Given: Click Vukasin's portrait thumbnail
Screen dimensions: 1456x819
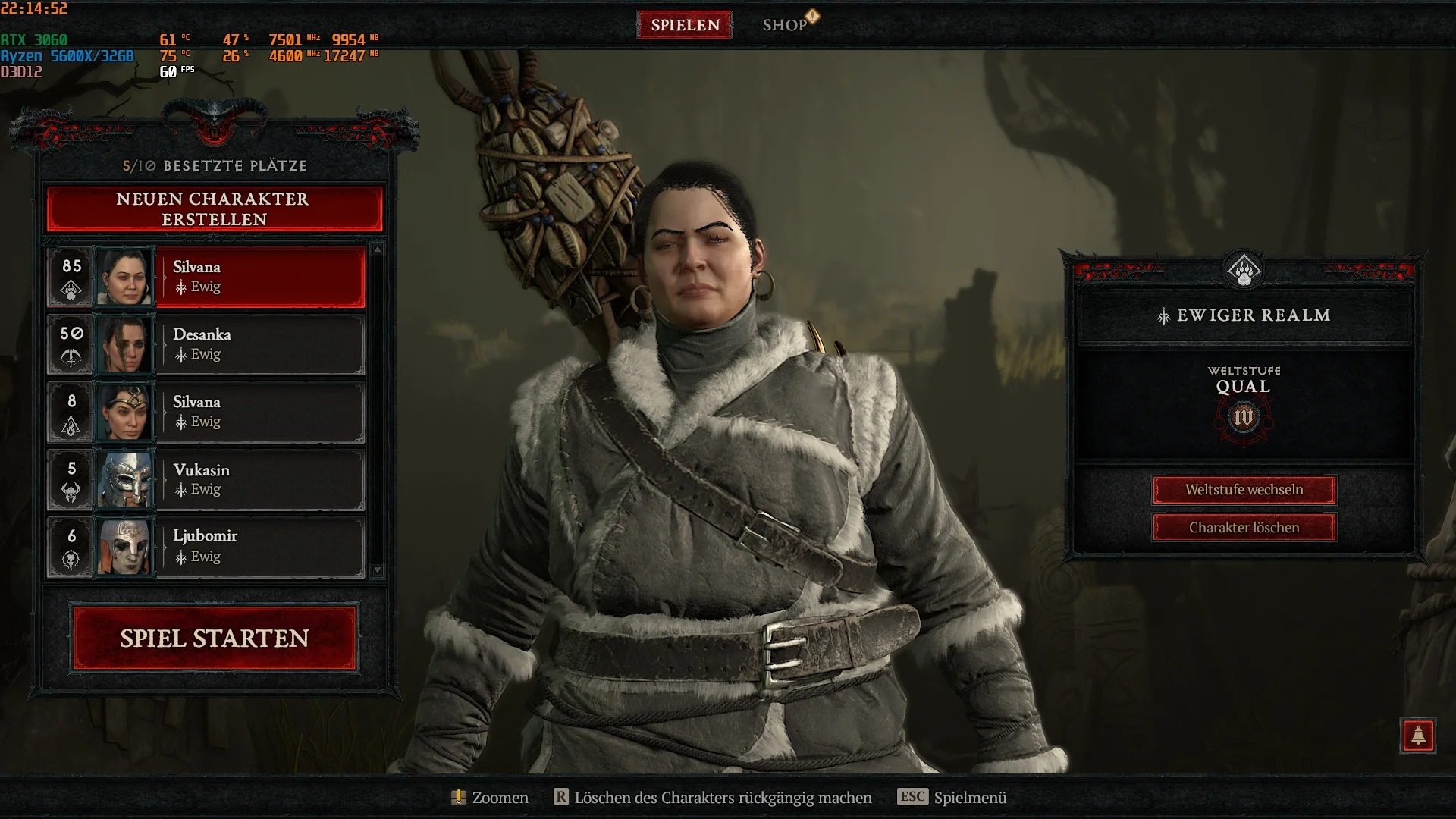Looking at the screenshot, I should pos(126,479).
